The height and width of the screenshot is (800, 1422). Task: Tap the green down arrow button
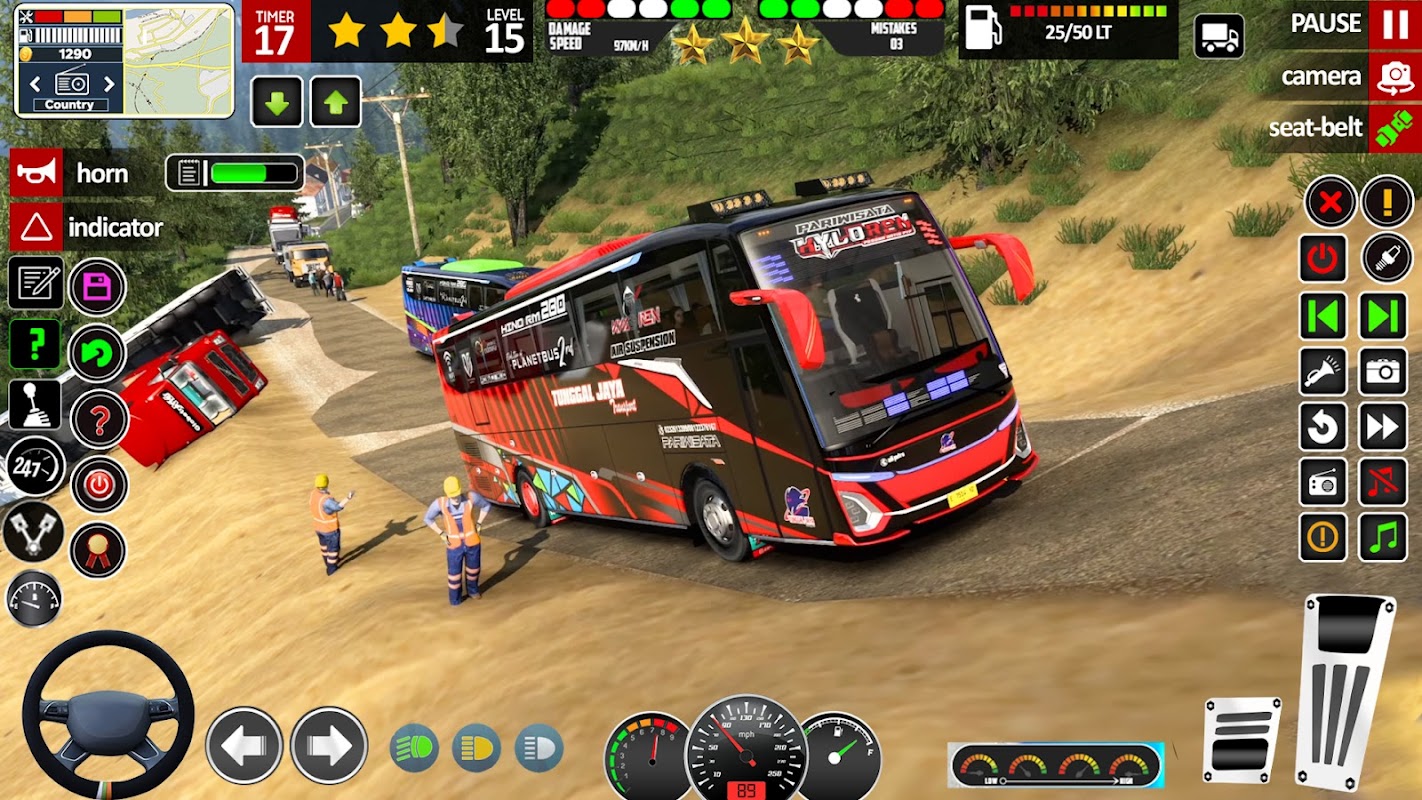(277, 102)
